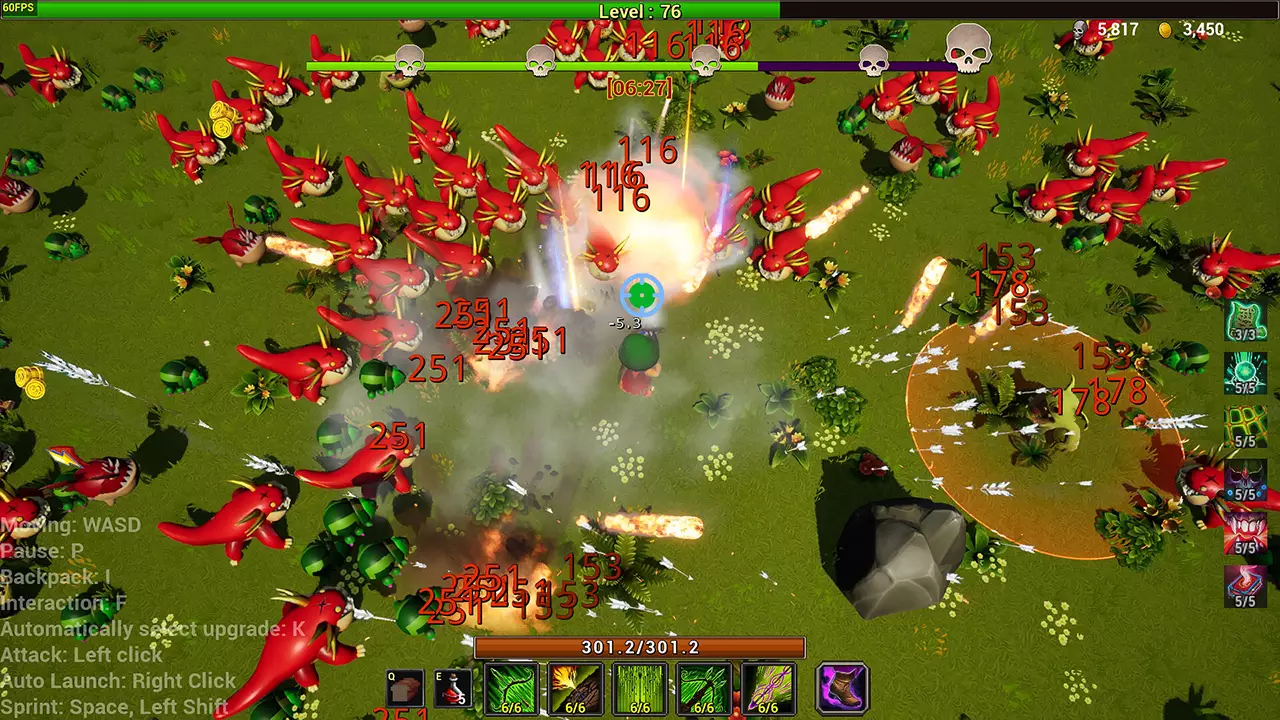1280x720 pixels.
Task: Select the red fanged mouth passive
Action: pyautogui.click(x=1245, y=531)
